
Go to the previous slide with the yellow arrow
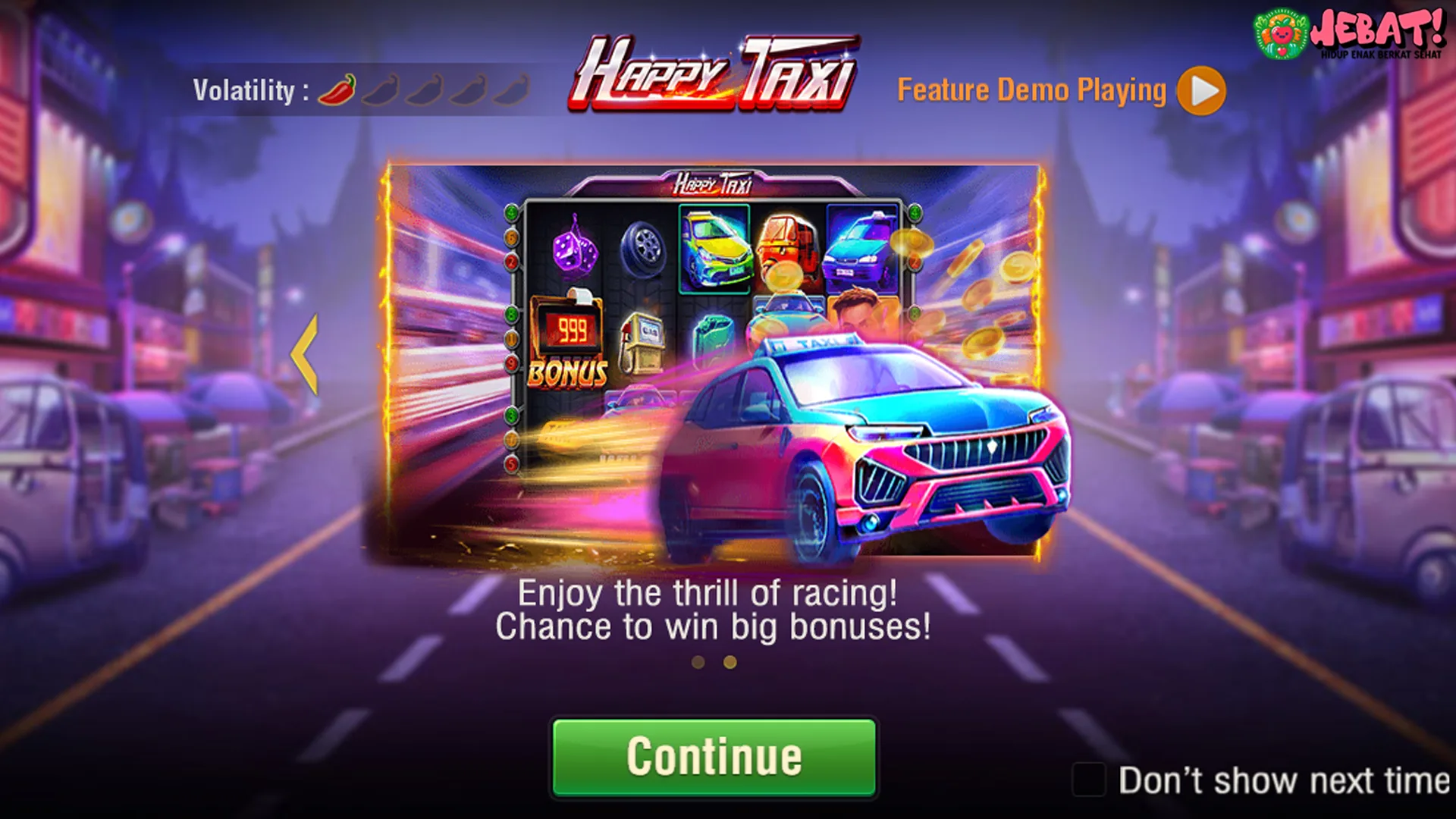tap(305, 355)
